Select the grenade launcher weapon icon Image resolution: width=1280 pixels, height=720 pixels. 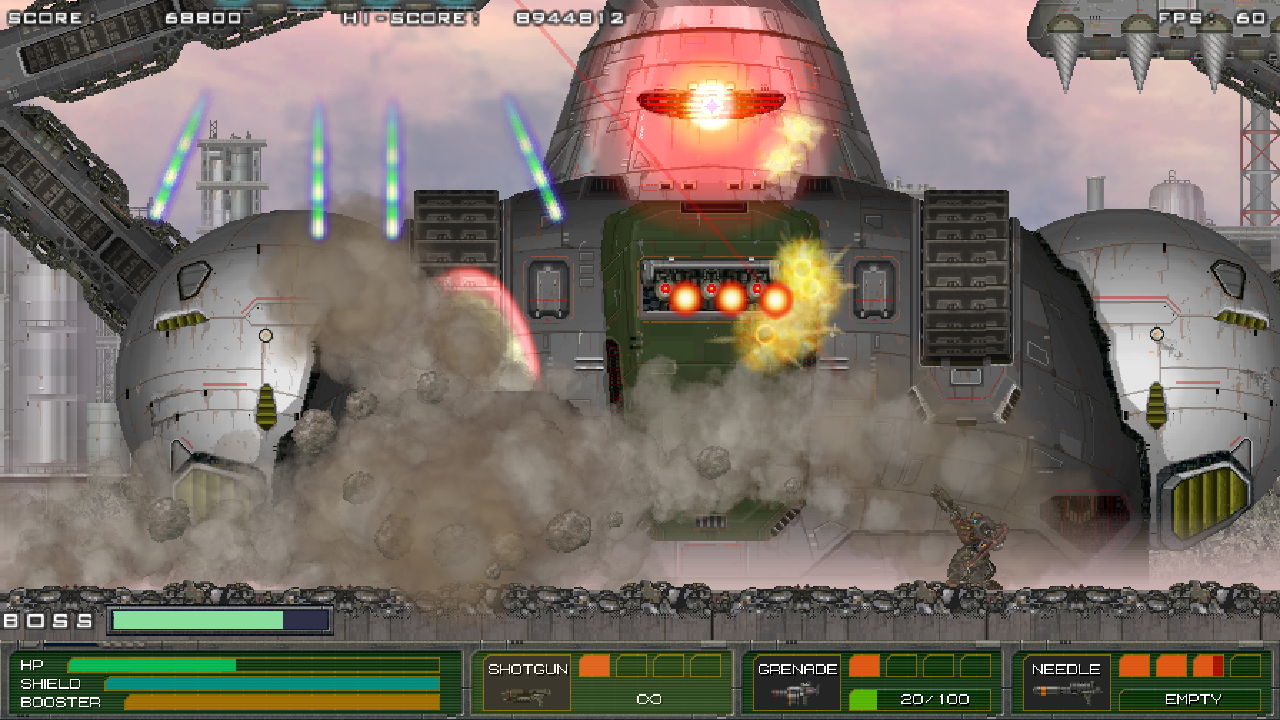[x=796, y=695]
